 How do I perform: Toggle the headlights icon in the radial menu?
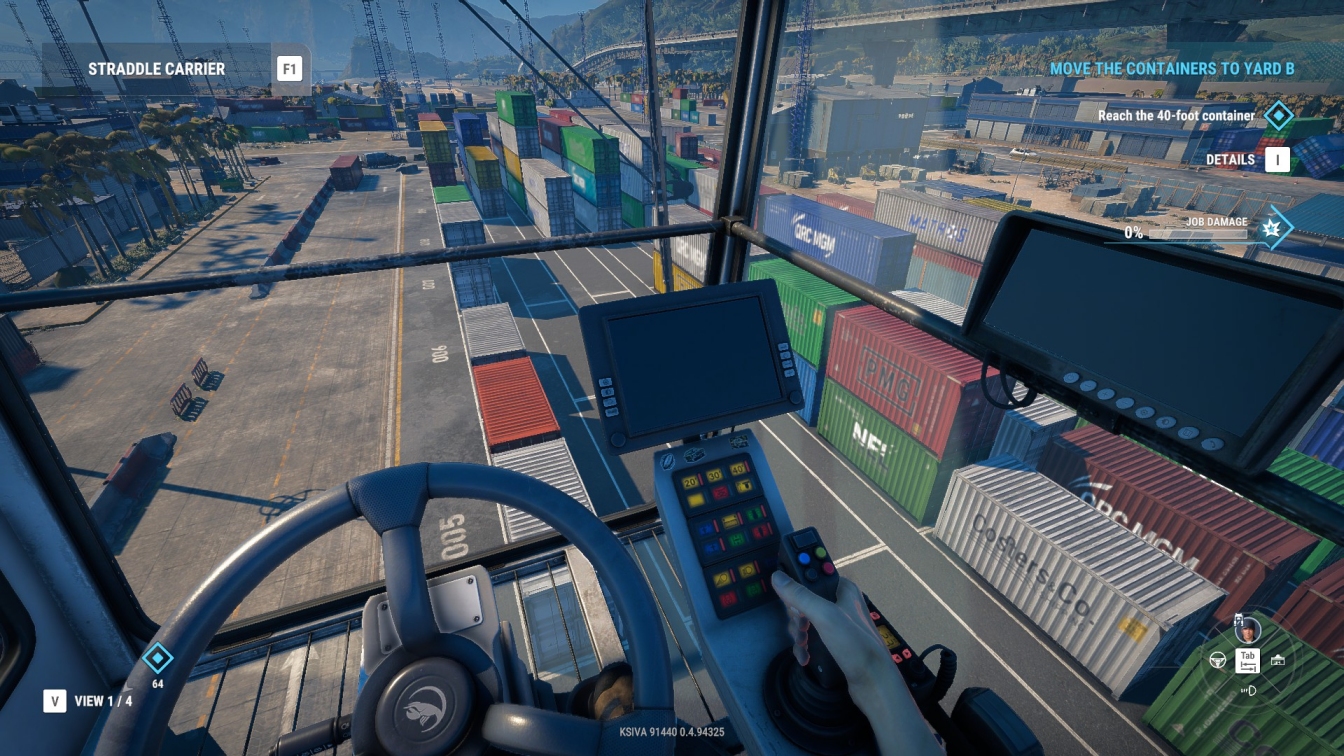(x=1248, y=690)
